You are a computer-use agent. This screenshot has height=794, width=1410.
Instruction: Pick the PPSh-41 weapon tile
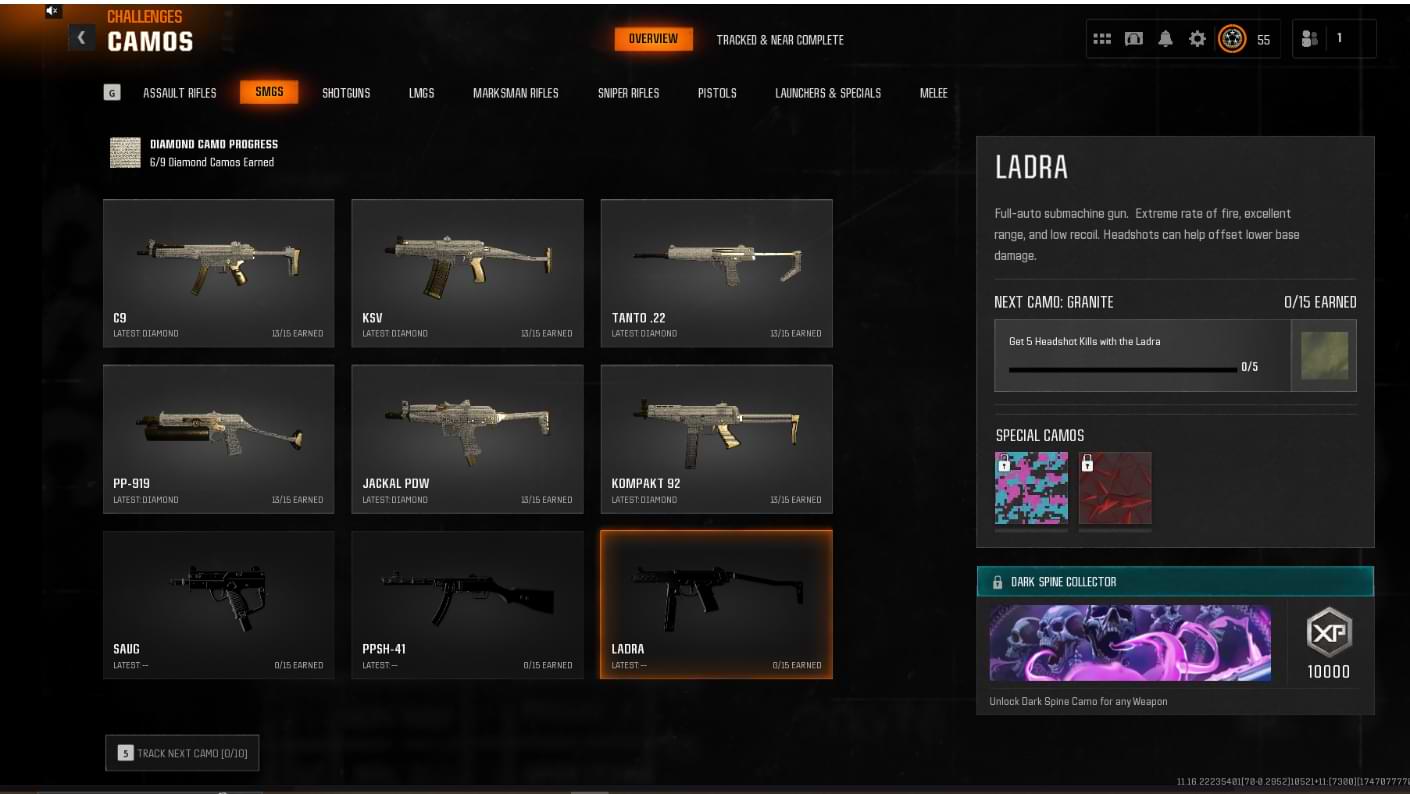(x=467, y=605)
